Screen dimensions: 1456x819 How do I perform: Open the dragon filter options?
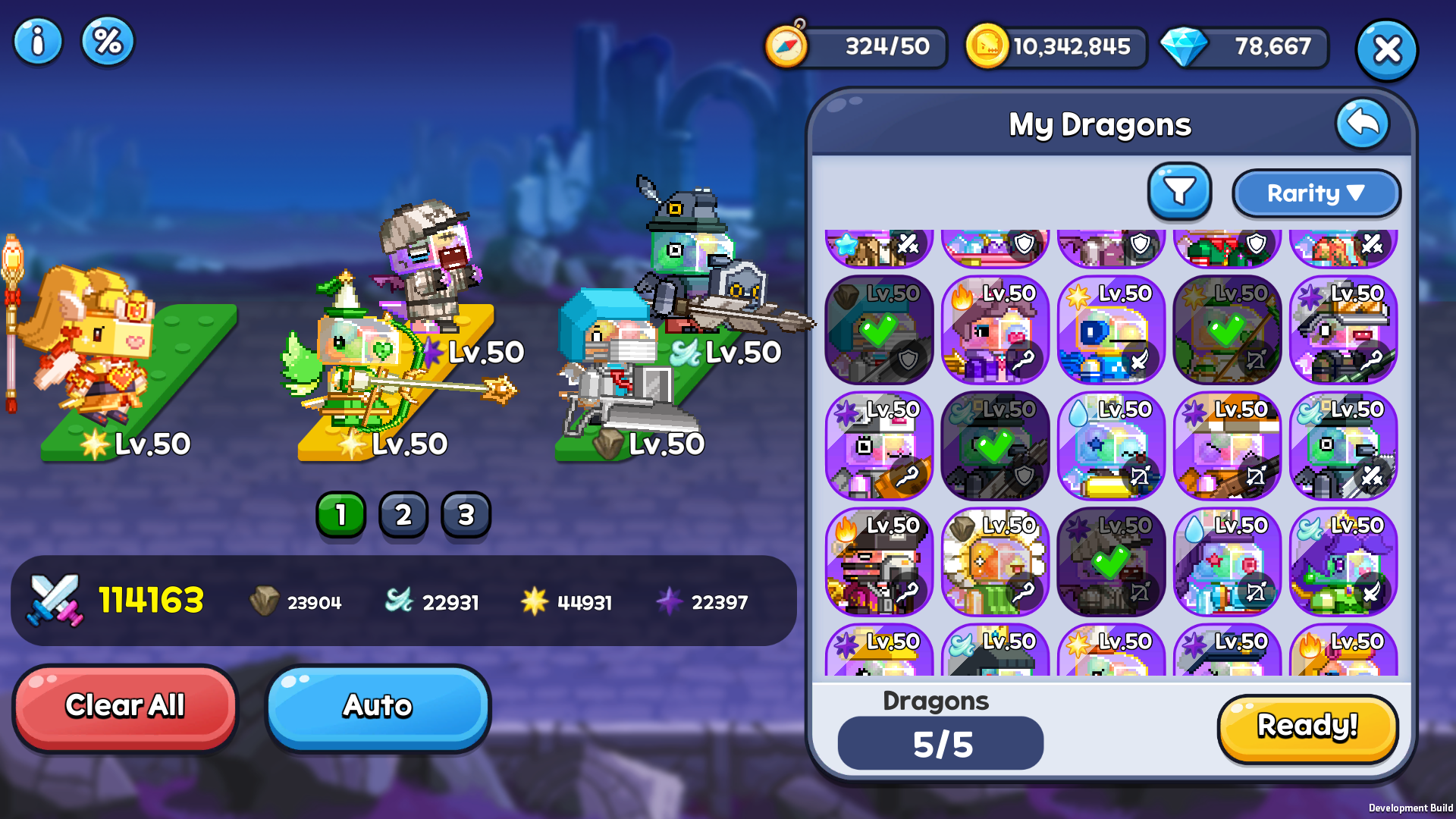tap(1179, 192)
